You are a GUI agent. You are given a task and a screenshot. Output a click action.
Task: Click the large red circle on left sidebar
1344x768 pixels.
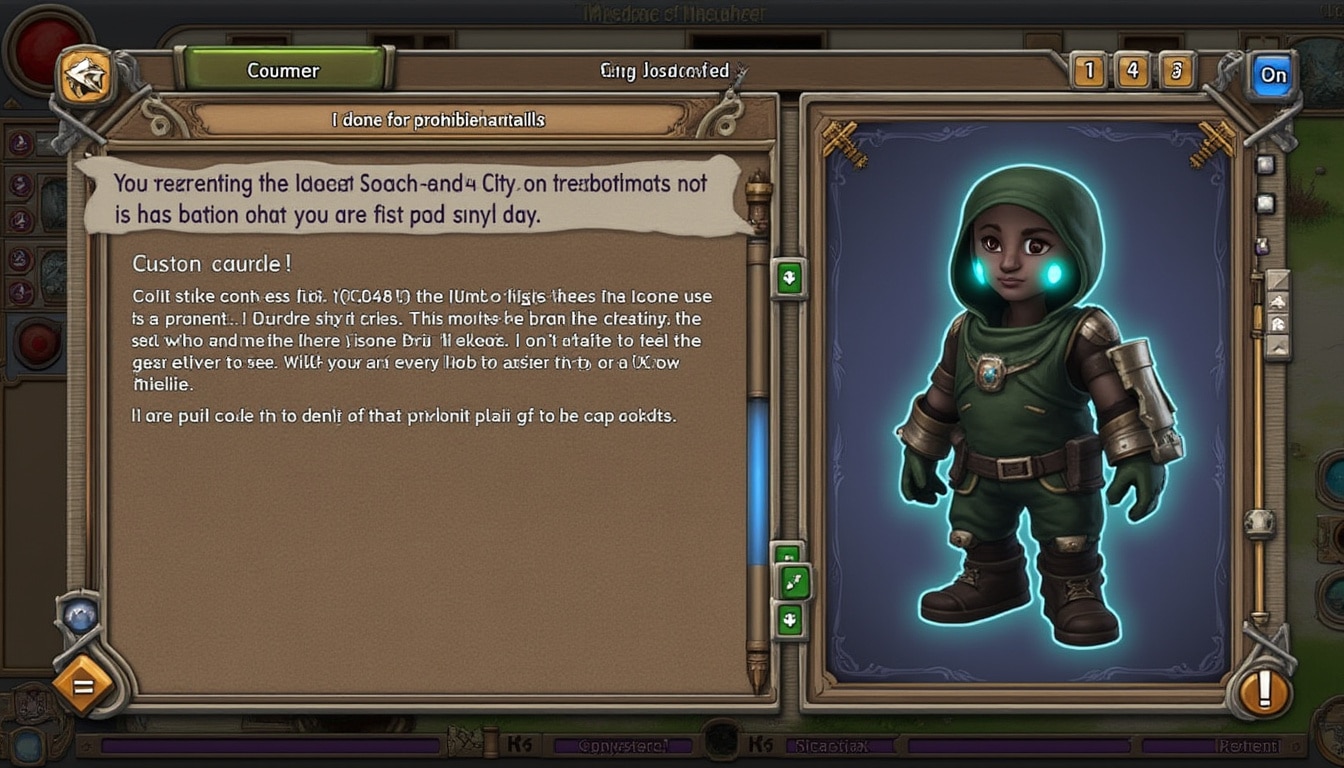[38, 343]
